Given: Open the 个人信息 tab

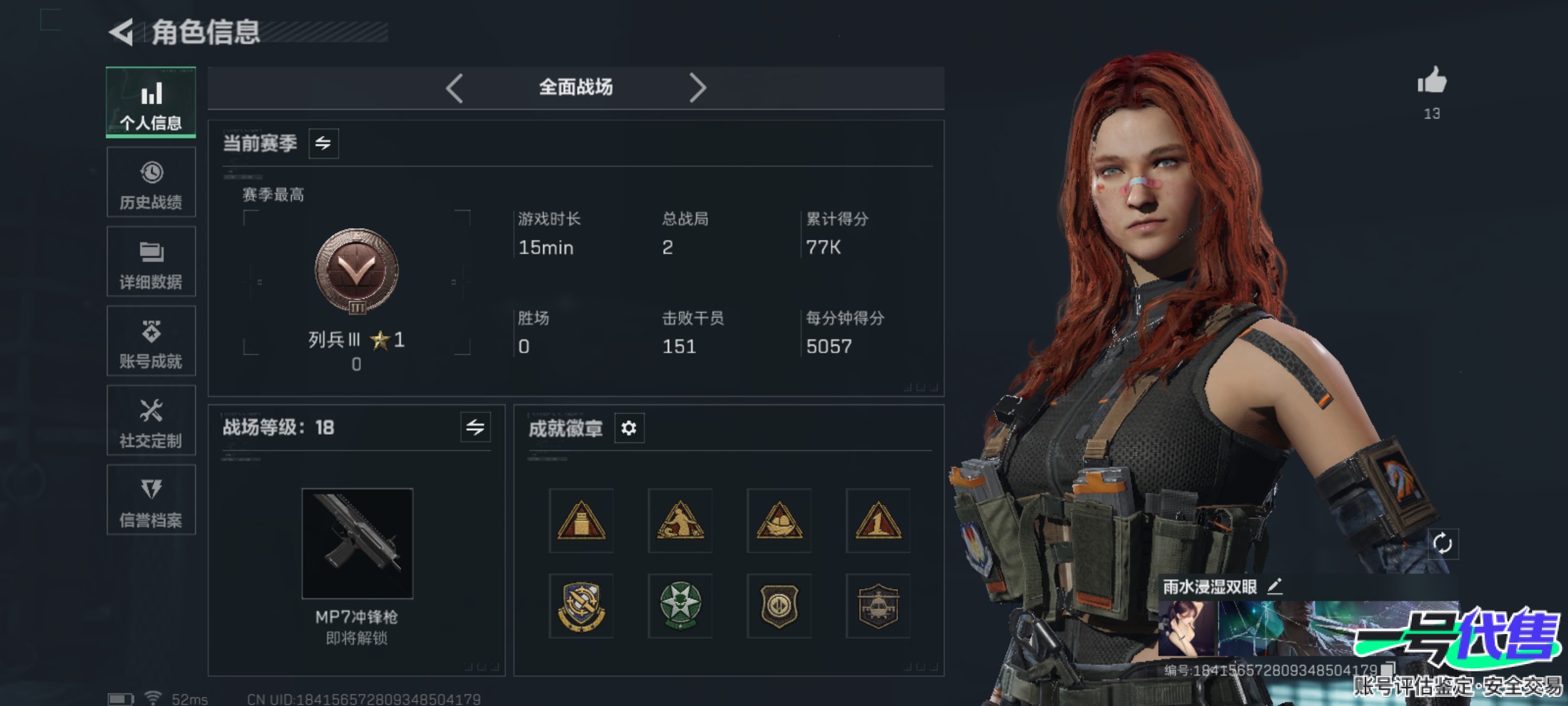Looking at the screenshot, I should (151, 103).
